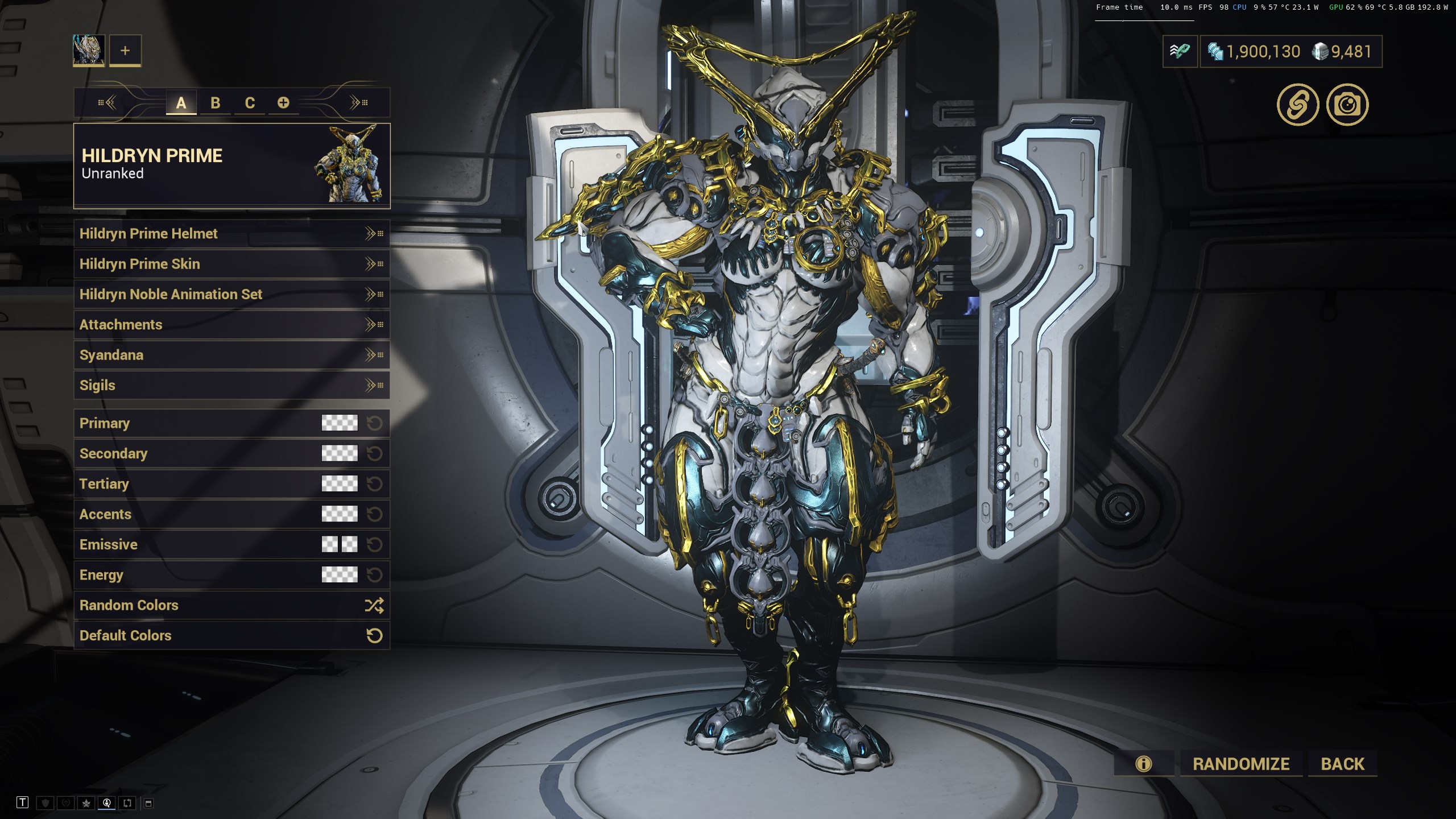
Task: Open the camera capture mode icon
Action: coord(1347,105)
